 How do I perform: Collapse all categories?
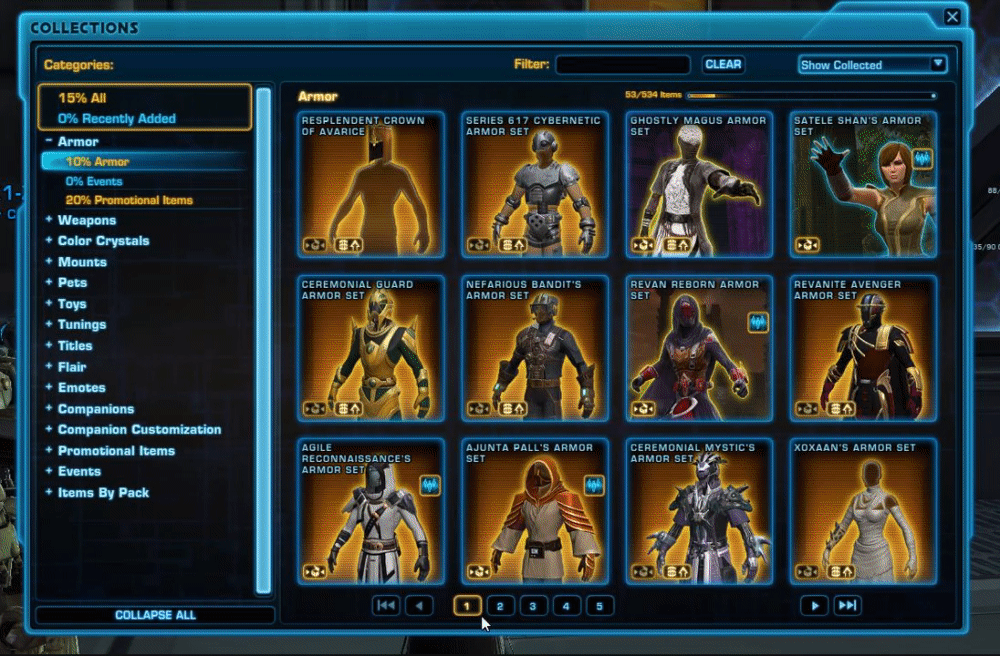coord(155,615)
